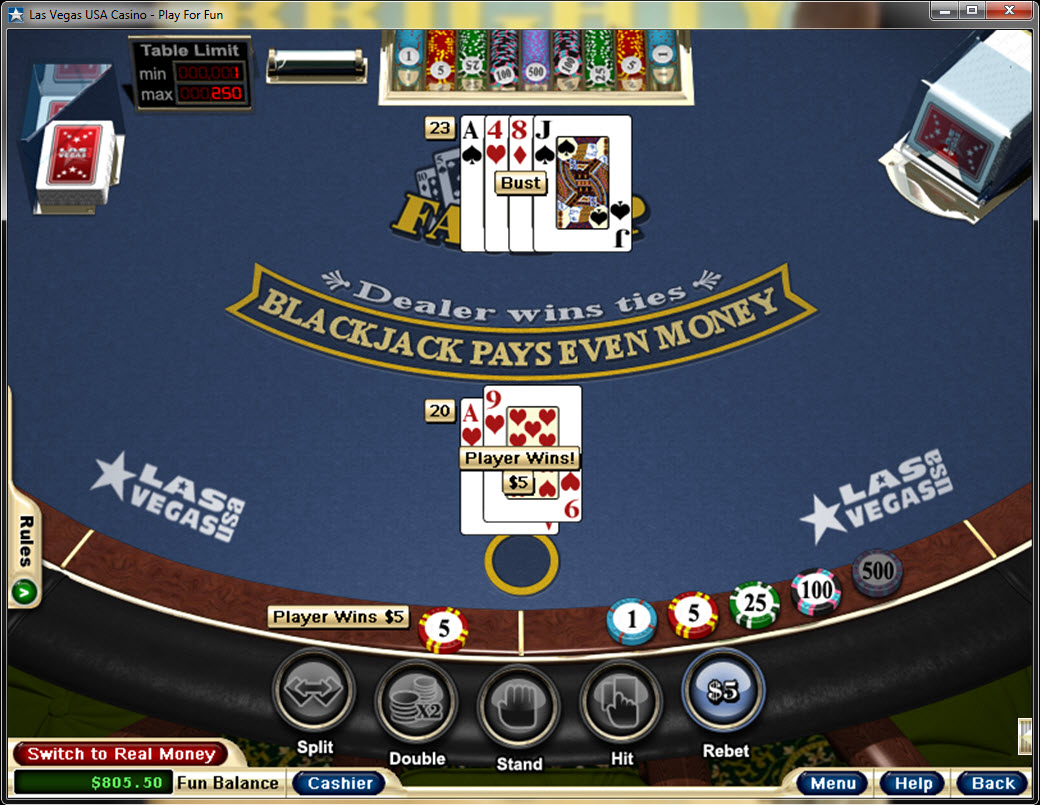1040x805 pixels.
Task: Open the Cashier
Action: point(339,783)
